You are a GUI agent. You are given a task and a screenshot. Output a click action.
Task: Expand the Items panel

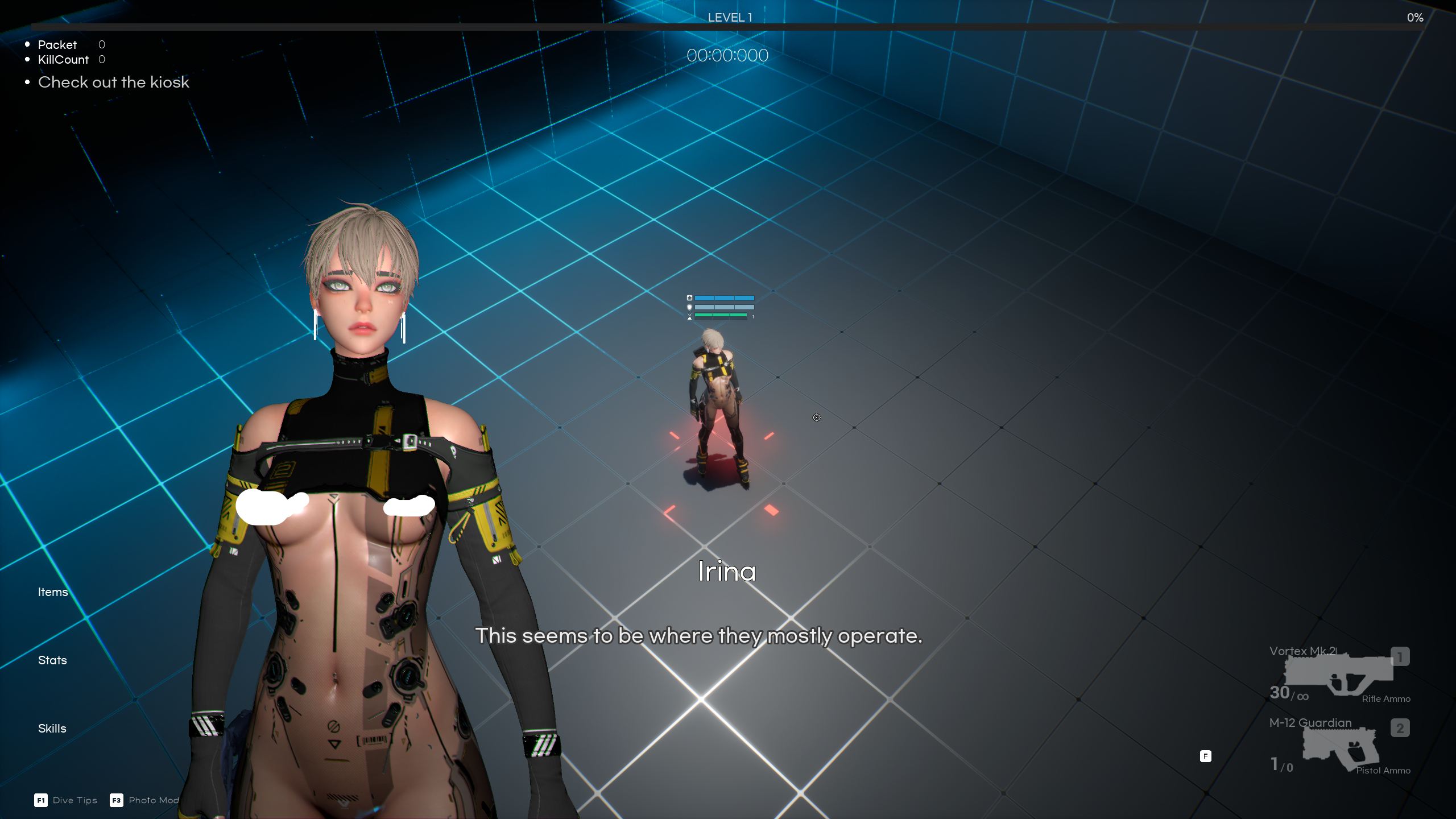tap(53, 591)
